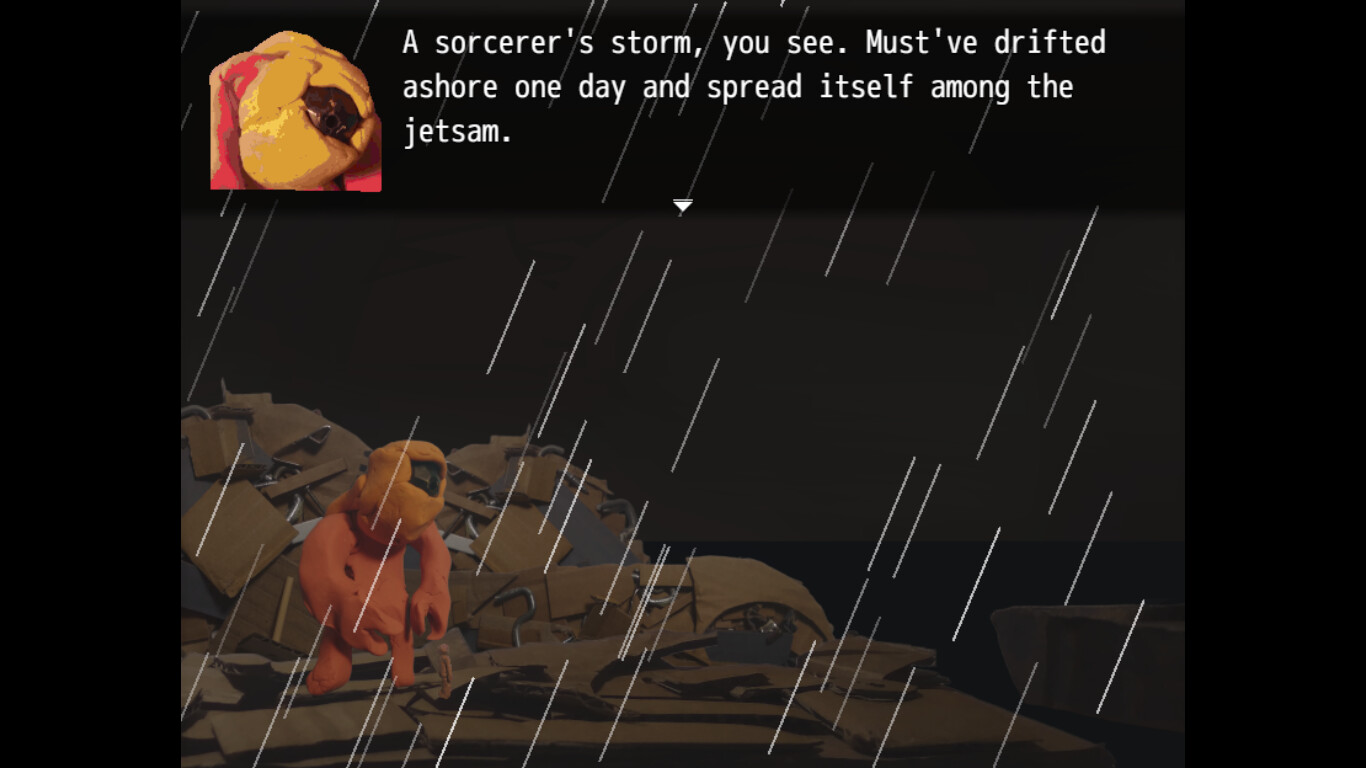Click the hooded sorcerer's portrait thumbnail
1366x768 pixels.
click(x=295, y=105)
